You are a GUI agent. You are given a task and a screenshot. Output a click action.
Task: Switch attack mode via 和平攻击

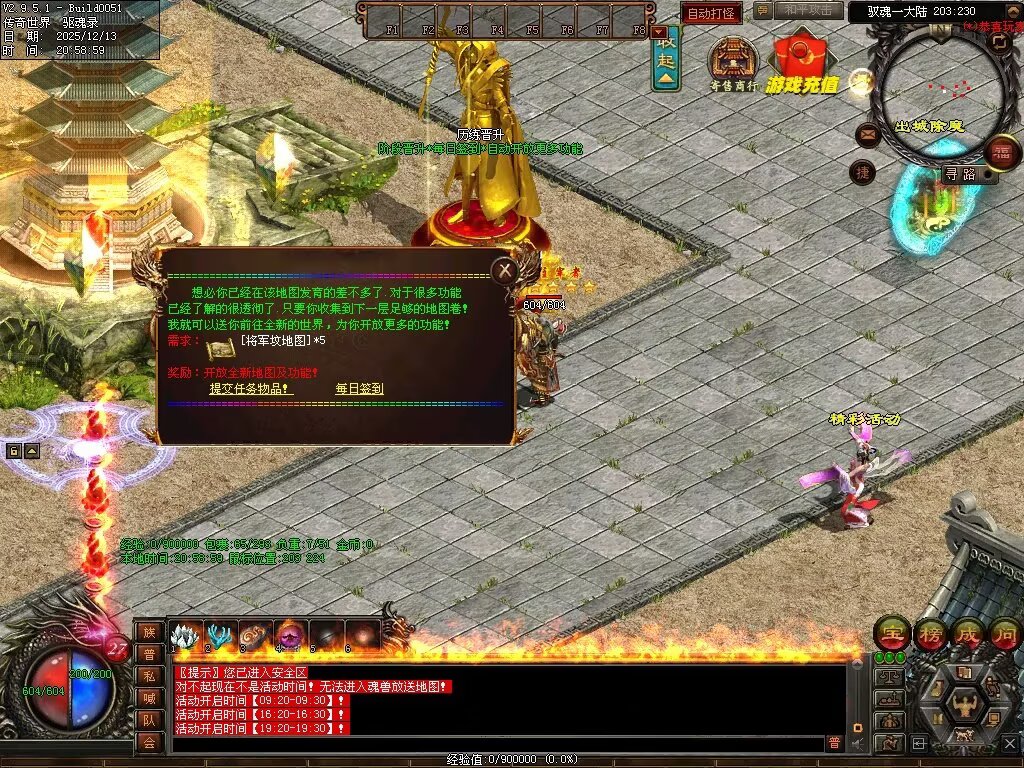pyautogui.click(x=807, y=11)
